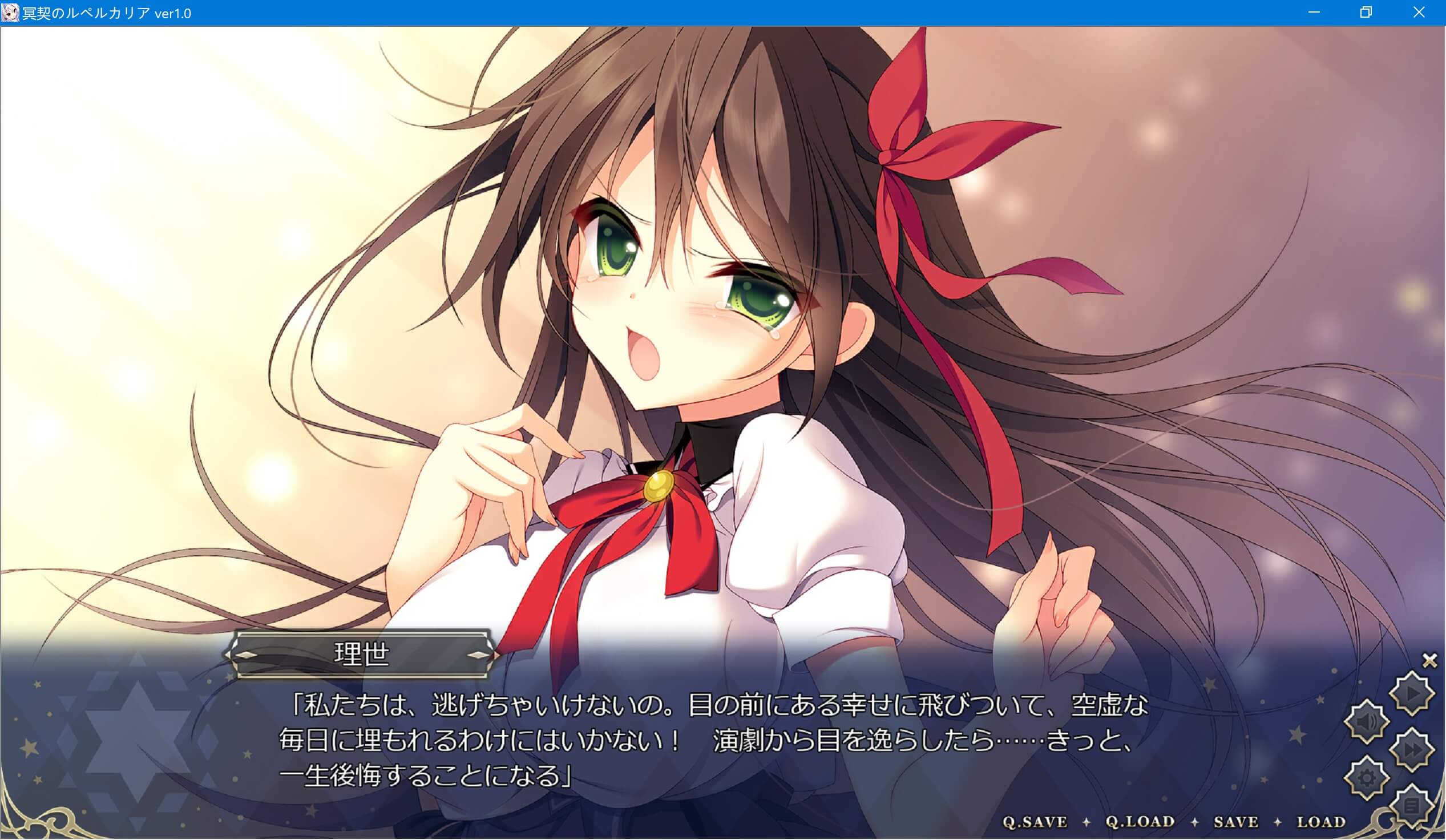Open the settings with the gear icon
Image resolution: width=1446 pixels, height=840 pixels.
click(1366, 777)
